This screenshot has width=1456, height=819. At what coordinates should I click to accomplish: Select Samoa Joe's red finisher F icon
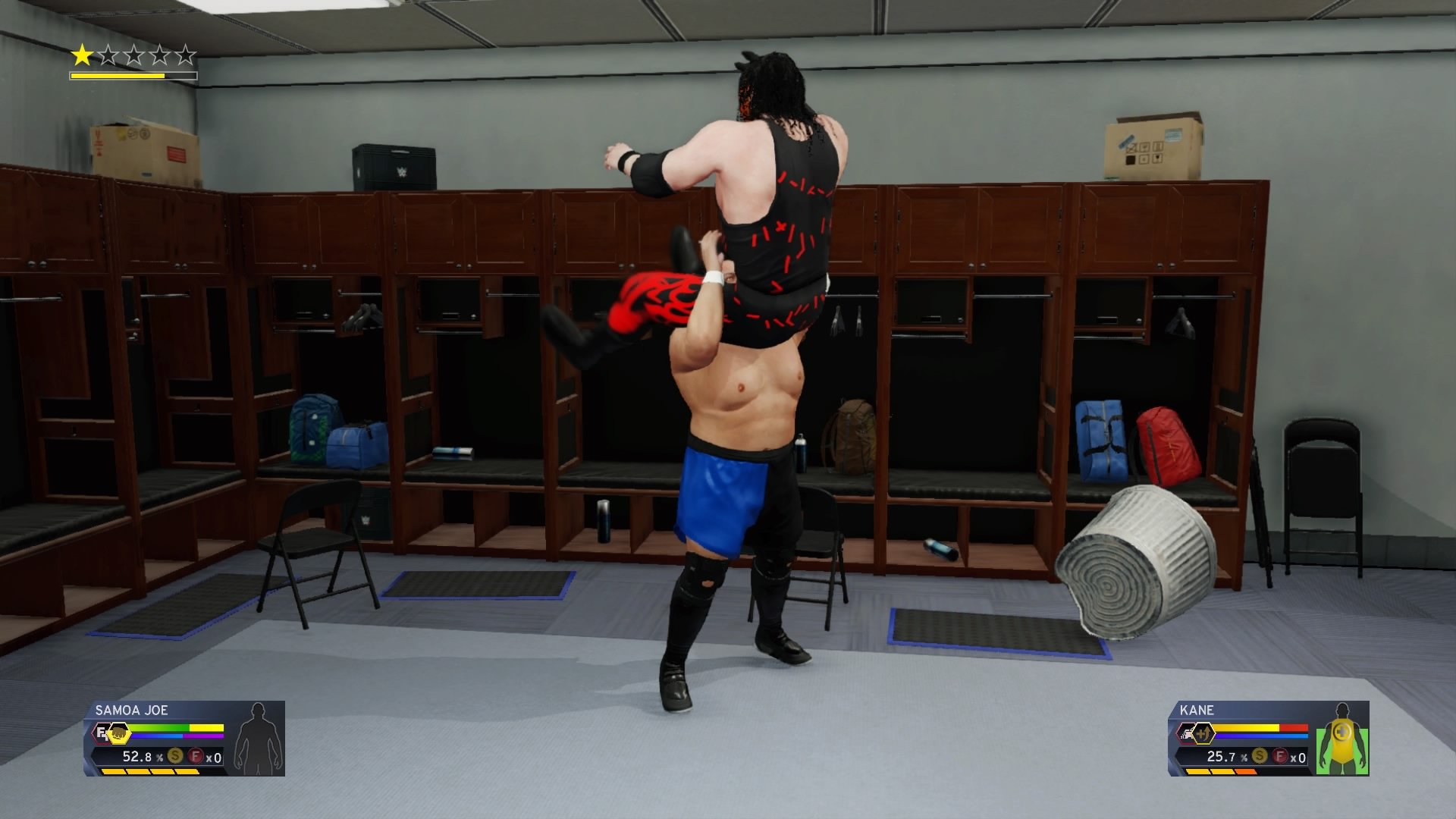(x=196, y=756)
